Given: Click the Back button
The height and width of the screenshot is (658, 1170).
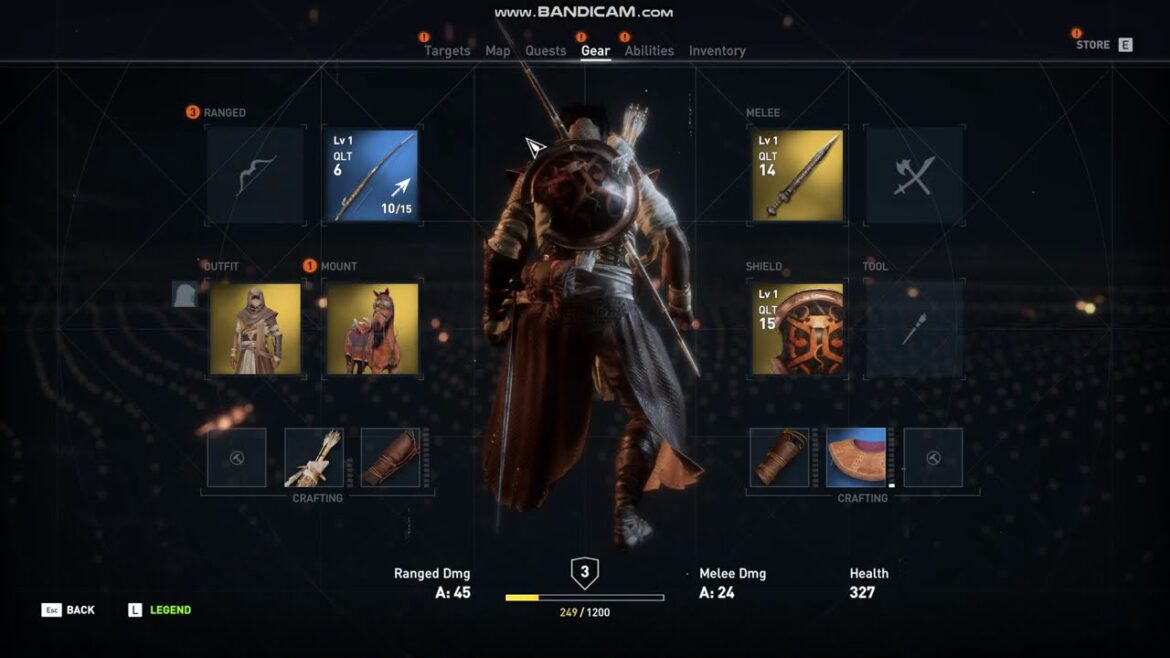Looking at the screenshot, I should click(x=69, y=610).
